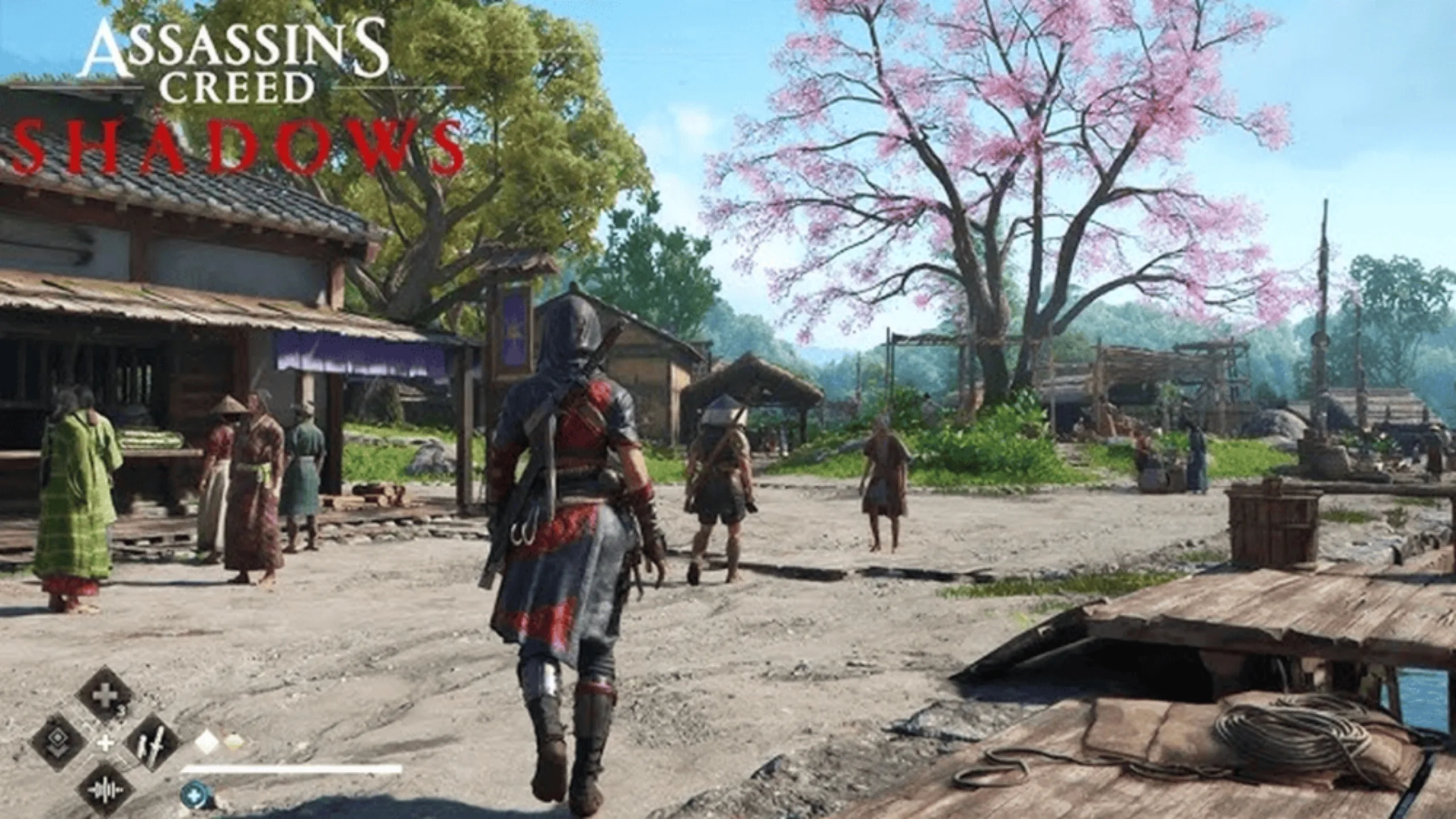Viewport: 1456px width, 819px height.
Task: Click the healing charges counter showing 3
Action: [x=122, y=711]
